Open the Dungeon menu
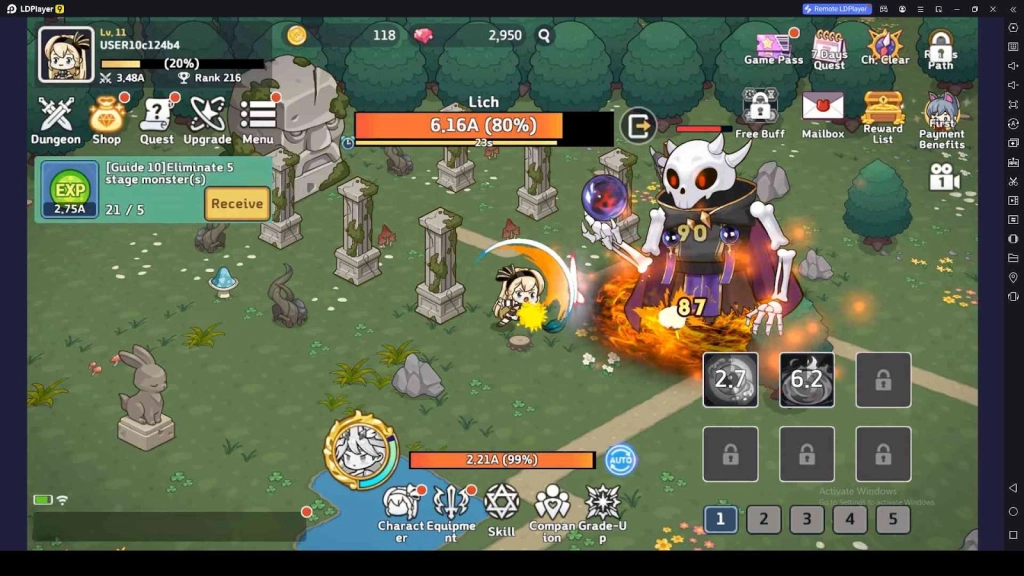 coord(56,120)
